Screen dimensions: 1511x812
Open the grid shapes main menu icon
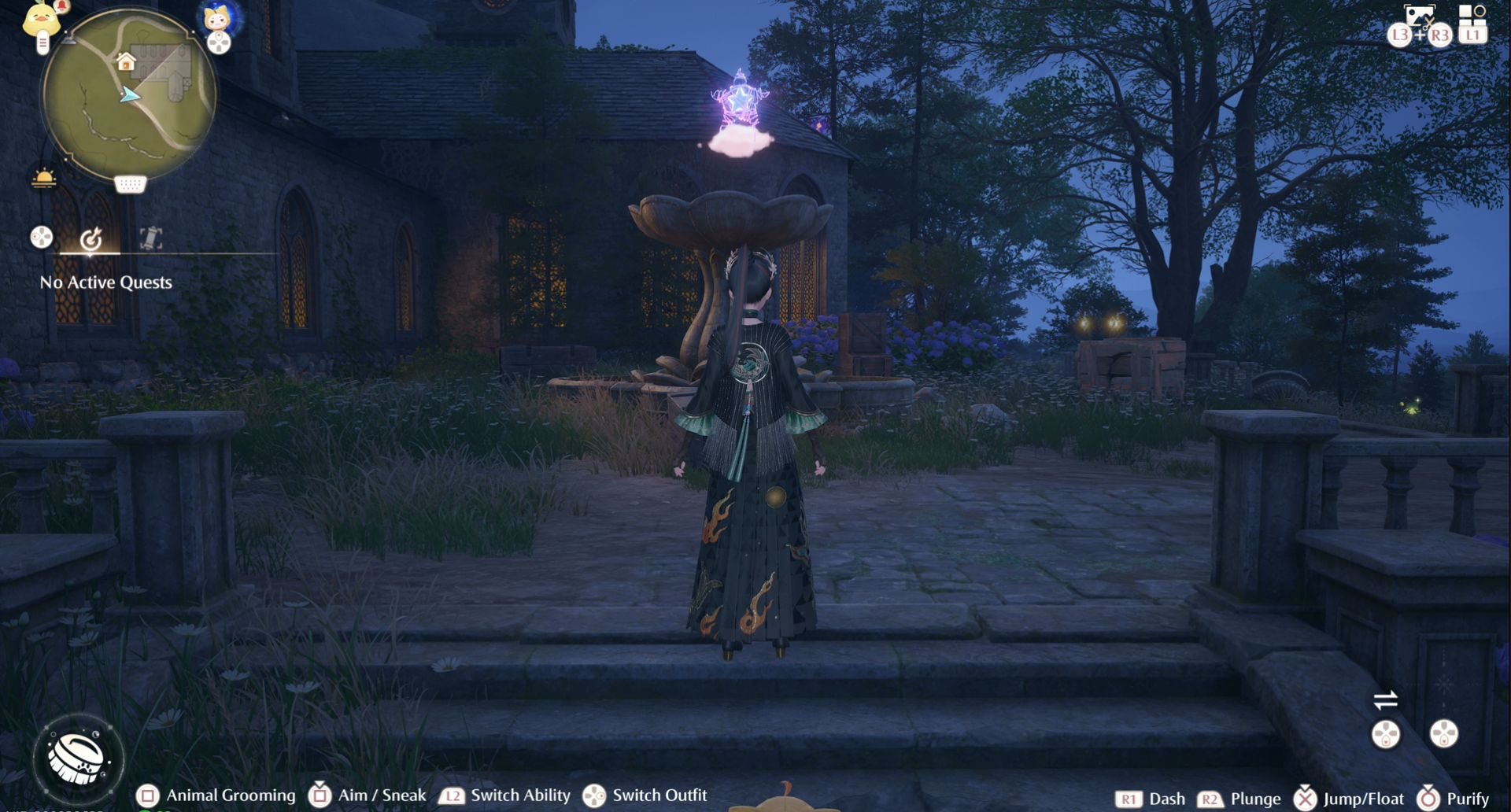[1472, 14]
